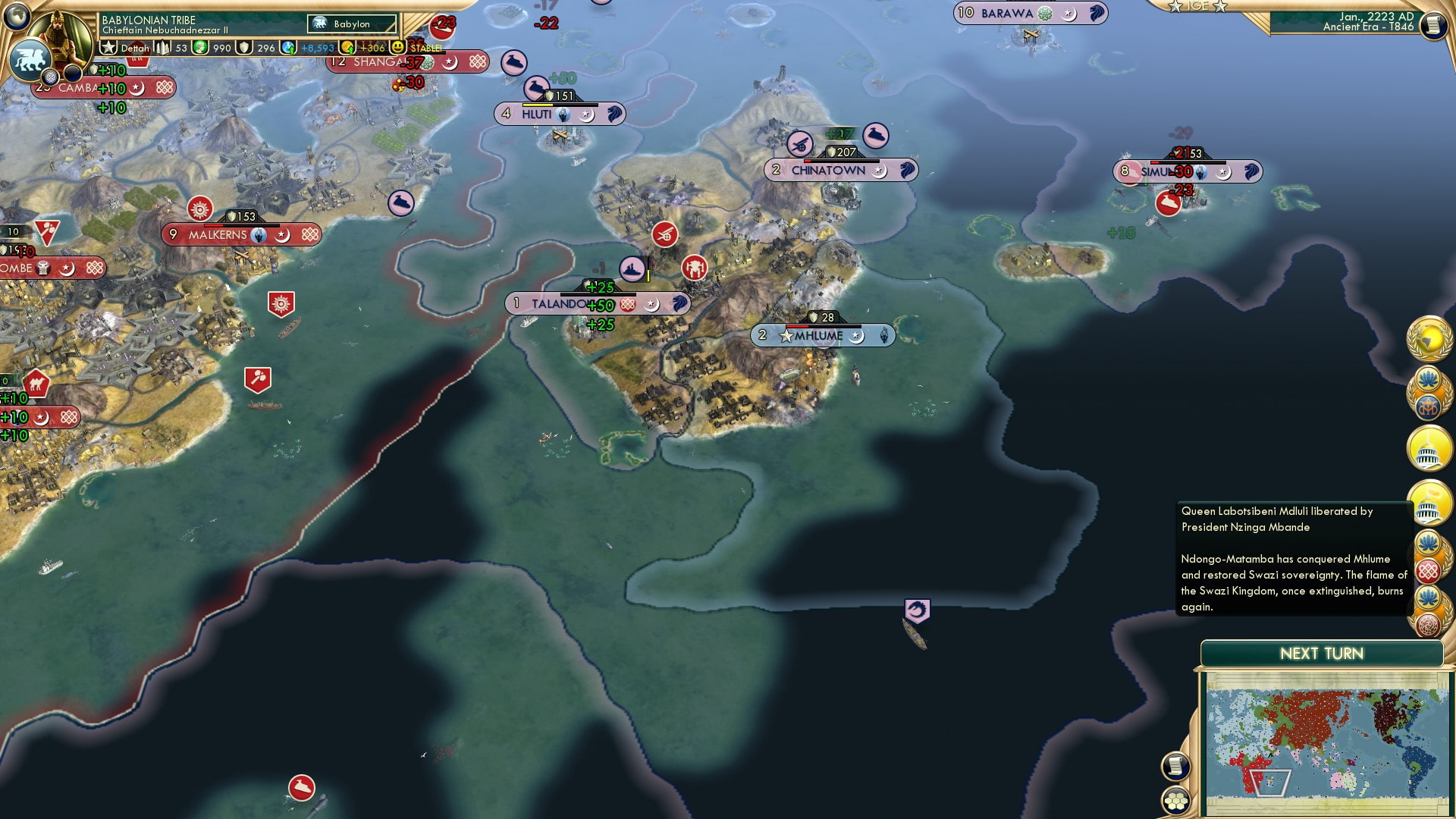Click Chinatown's green production progress bar
The width and height of the screenshot is (1456, 819).
839,133
